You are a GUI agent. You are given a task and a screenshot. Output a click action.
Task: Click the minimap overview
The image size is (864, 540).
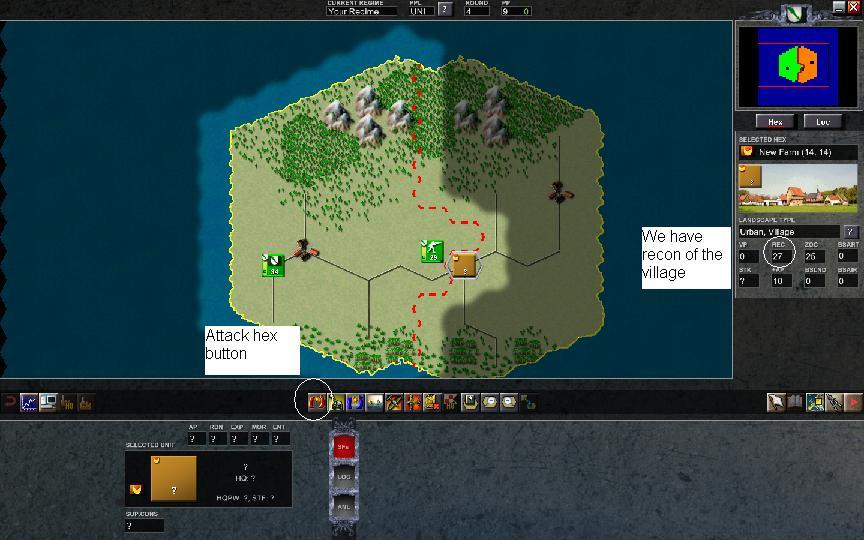click(x=798, y=66)
